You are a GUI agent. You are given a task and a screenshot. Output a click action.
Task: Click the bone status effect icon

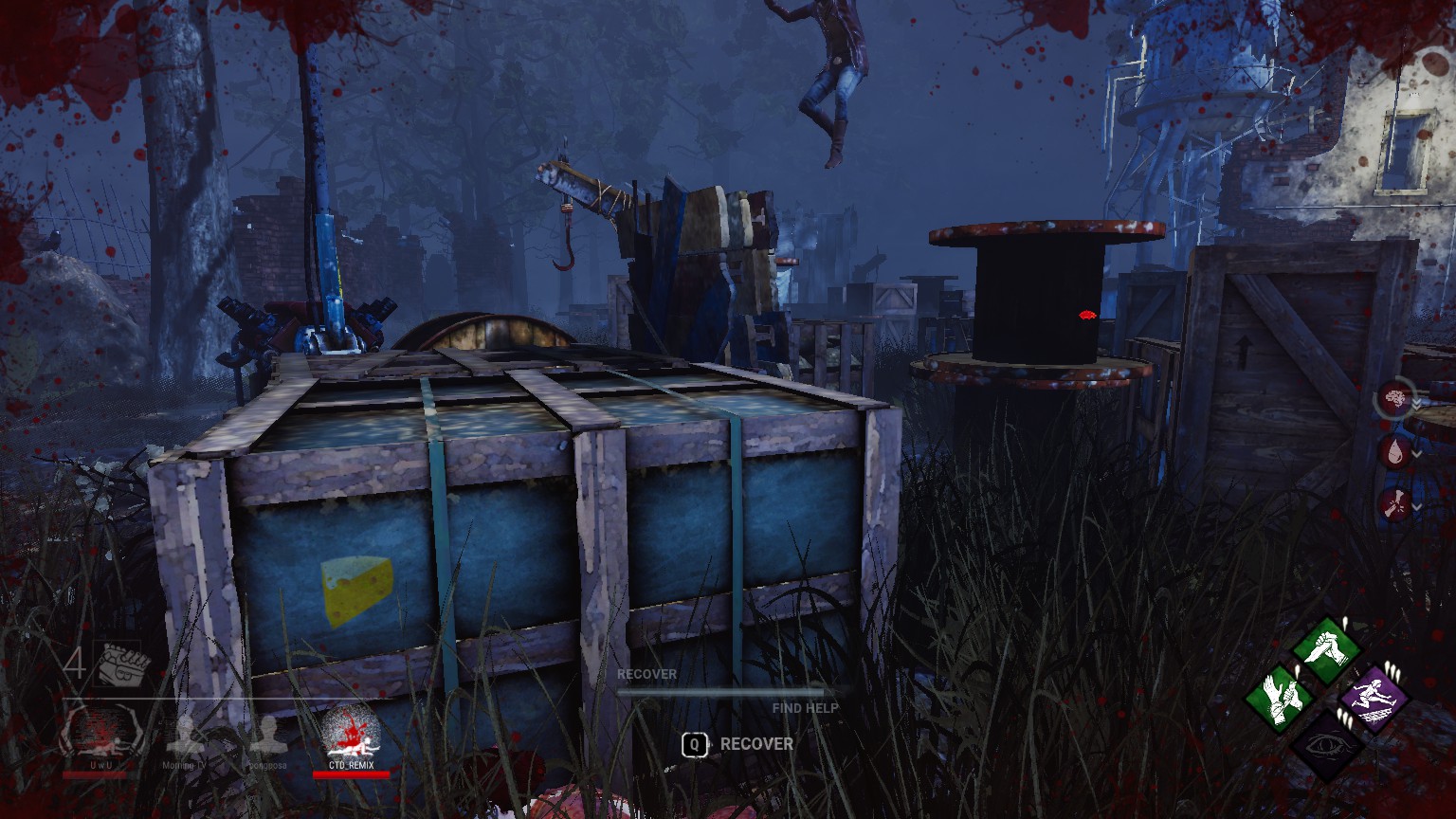click(x=1393, y=503)
